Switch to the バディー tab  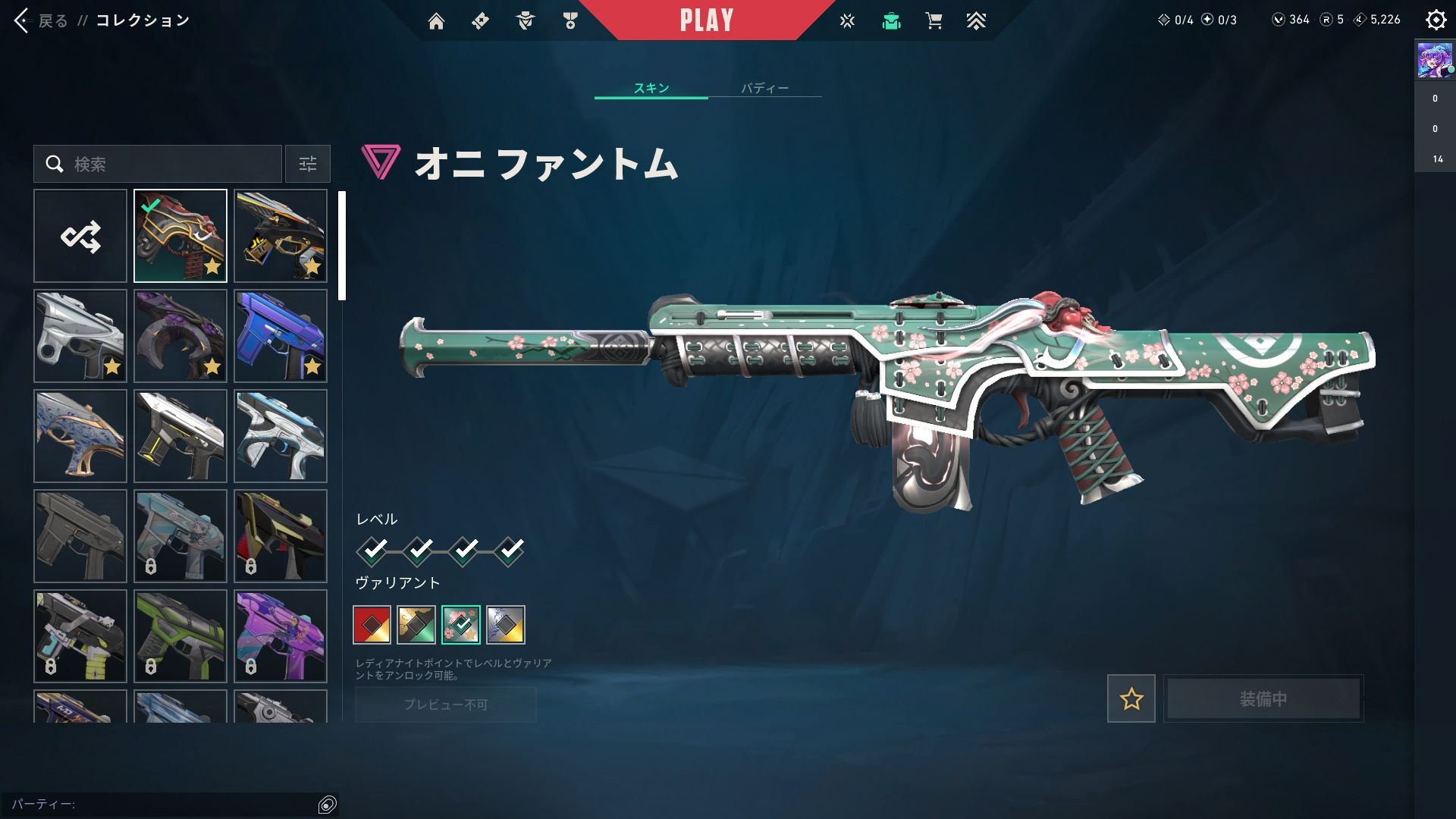point(764,88)
